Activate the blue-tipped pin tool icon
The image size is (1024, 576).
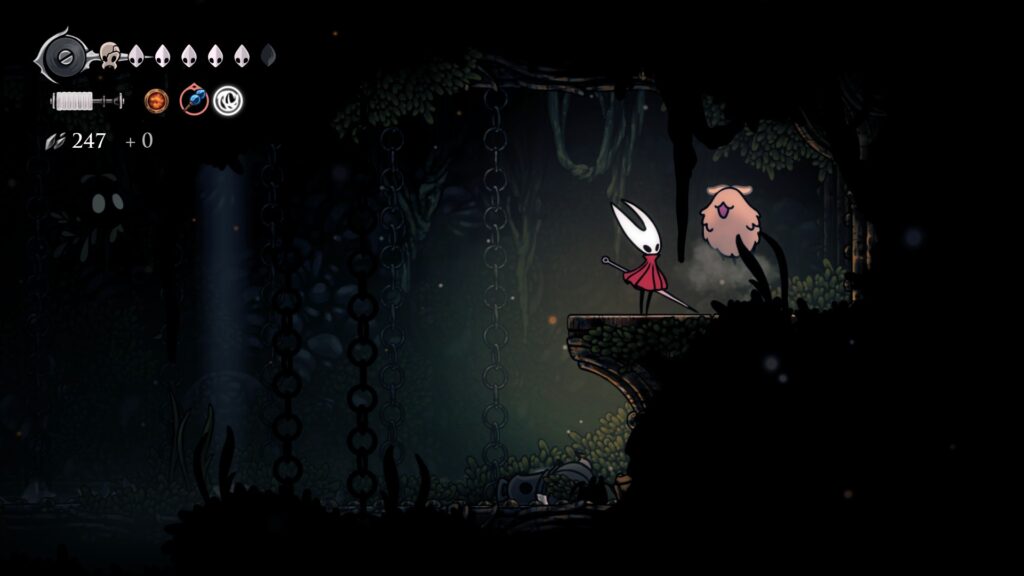193,100
